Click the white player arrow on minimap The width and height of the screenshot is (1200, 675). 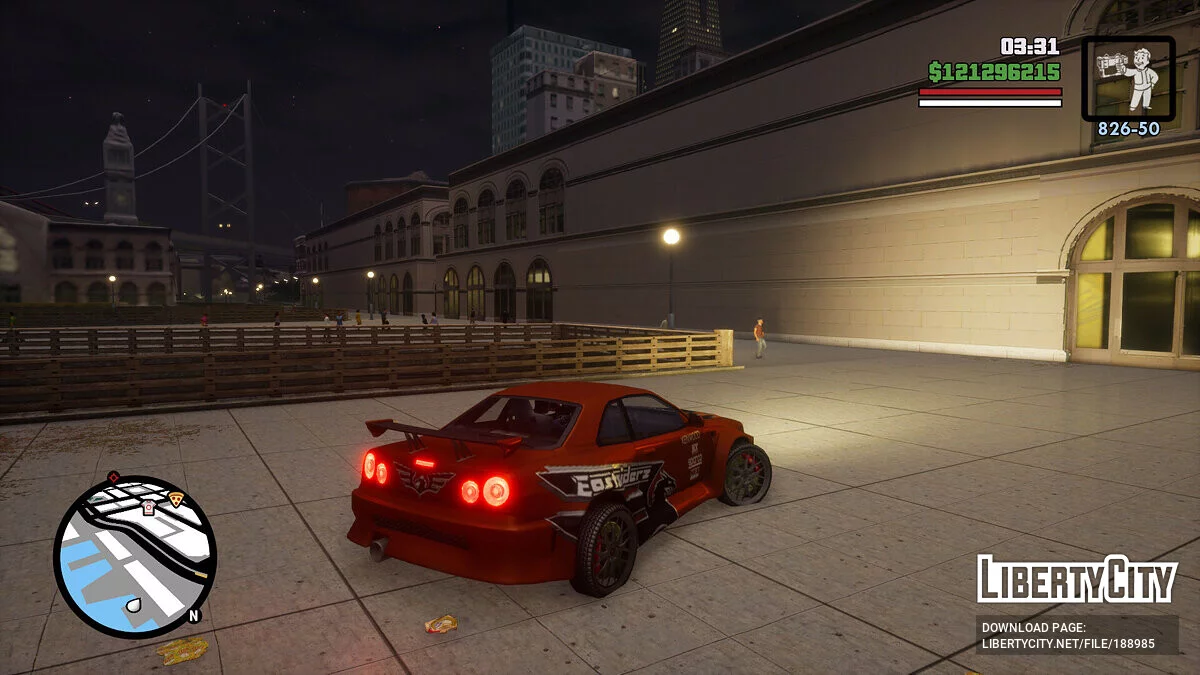coord(135,604)
